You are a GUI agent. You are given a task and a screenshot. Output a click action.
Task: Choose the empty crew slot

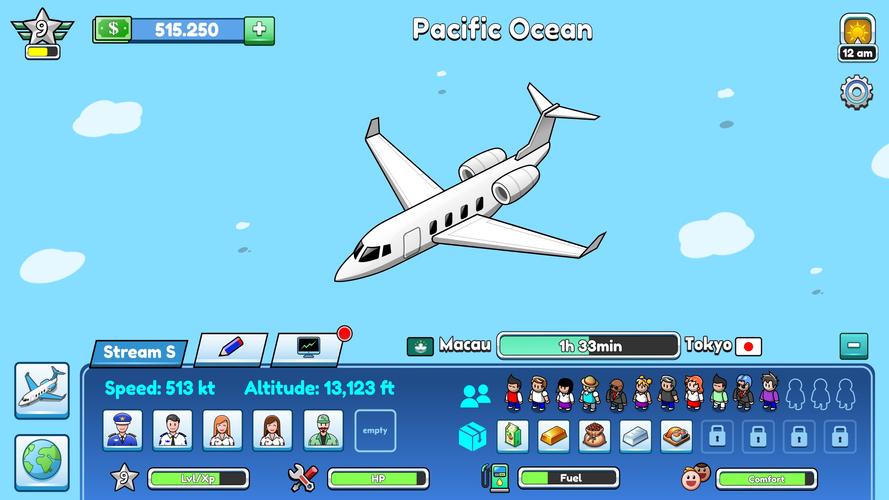click(375, 430)
